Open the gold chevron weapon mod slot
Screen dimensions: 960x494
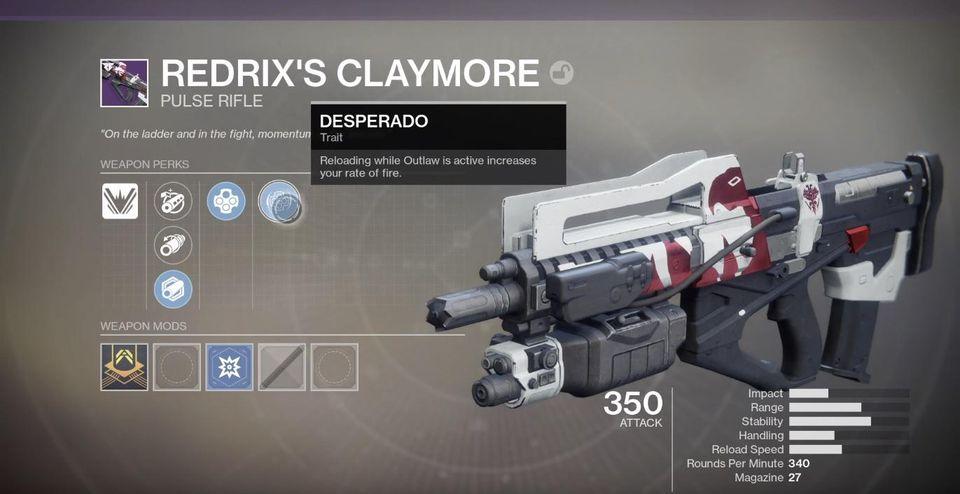click(124, 367)
